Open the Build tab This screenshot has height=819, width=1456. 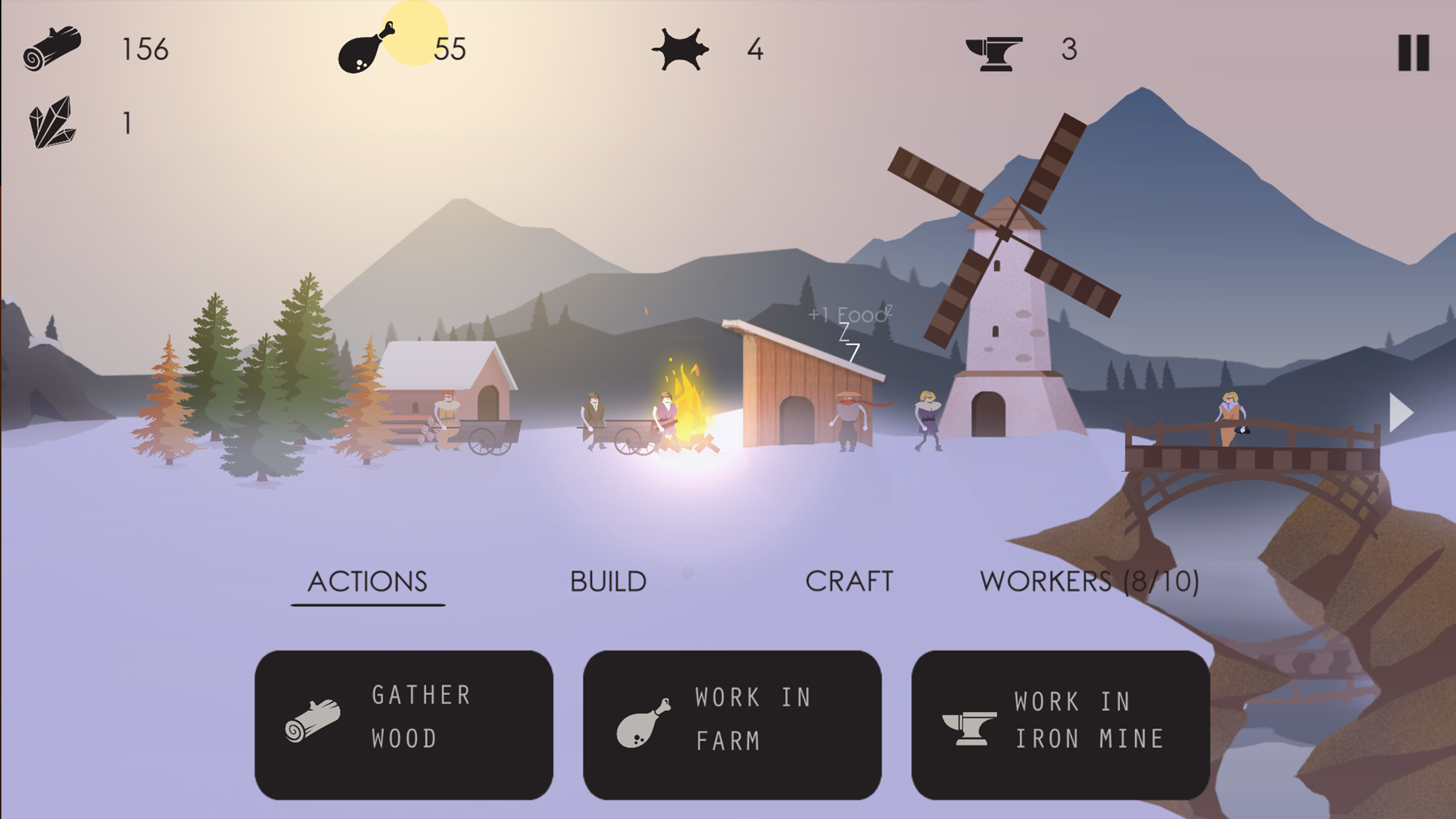608,582
